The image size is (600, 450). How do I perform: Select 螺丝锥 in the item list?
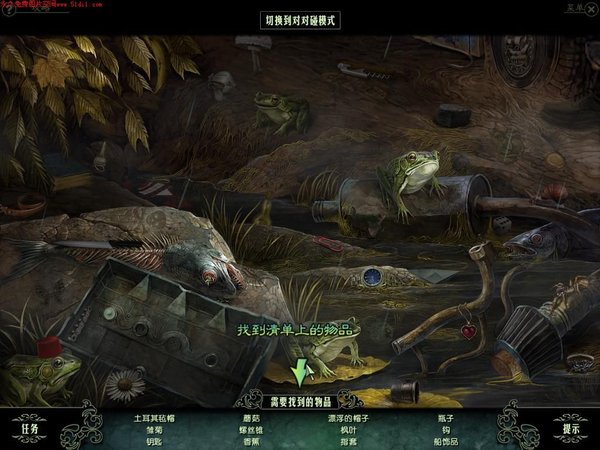point(252,429)
